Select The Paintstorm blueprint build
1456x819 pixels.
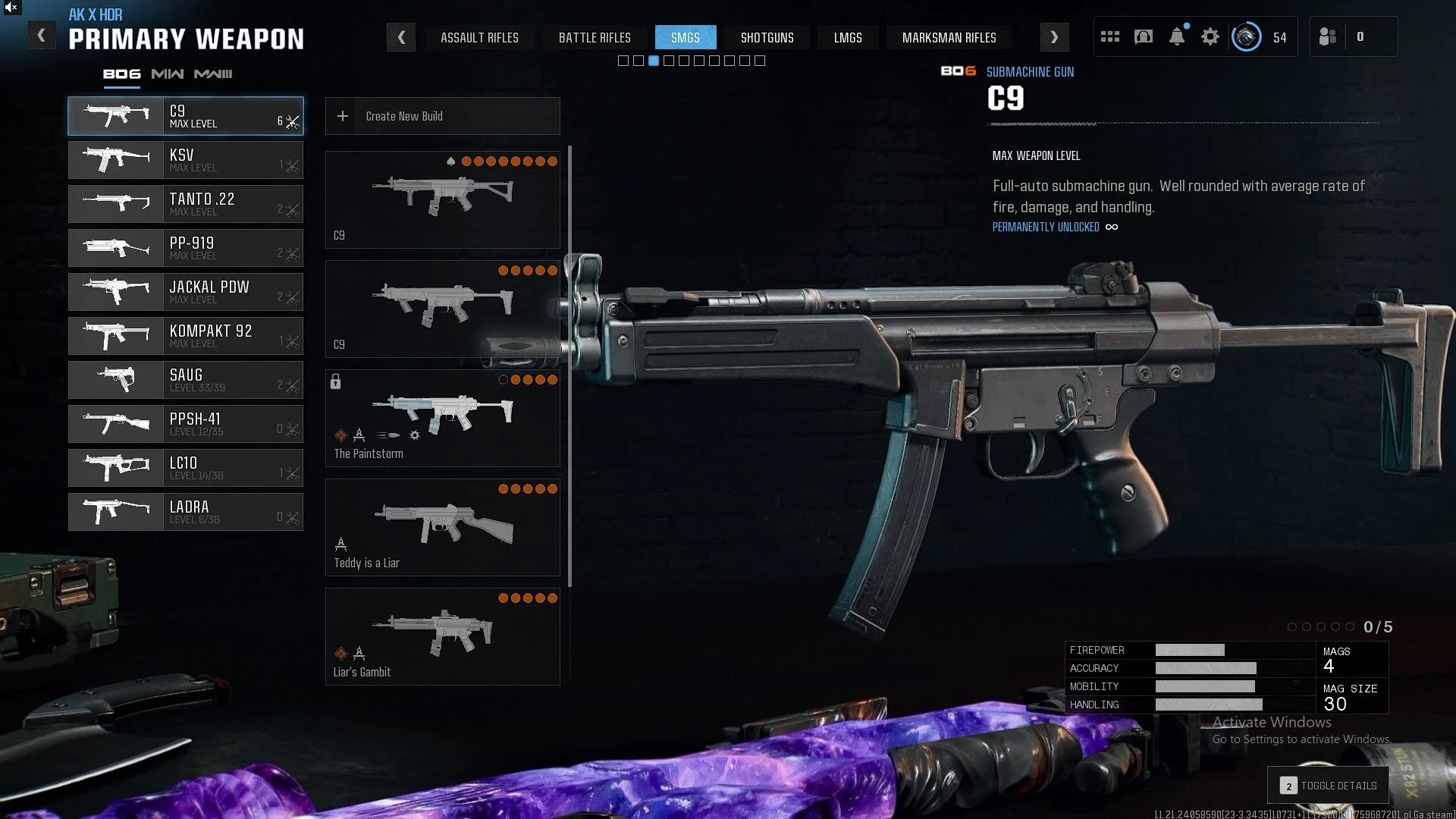[x=442, y=418]
